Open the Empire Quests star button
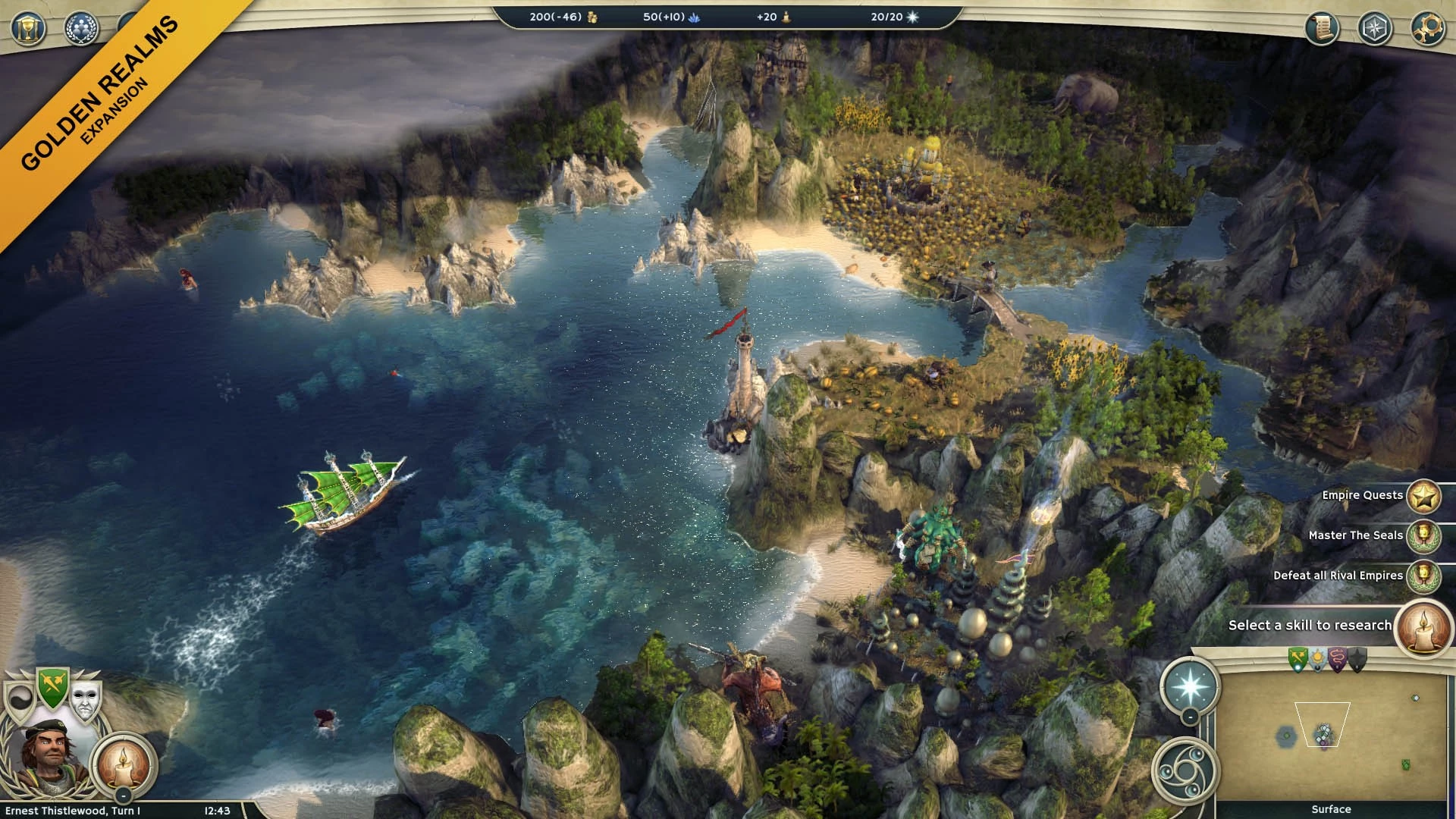Viewport: 1456px width, 819px height. [1423, 497]
